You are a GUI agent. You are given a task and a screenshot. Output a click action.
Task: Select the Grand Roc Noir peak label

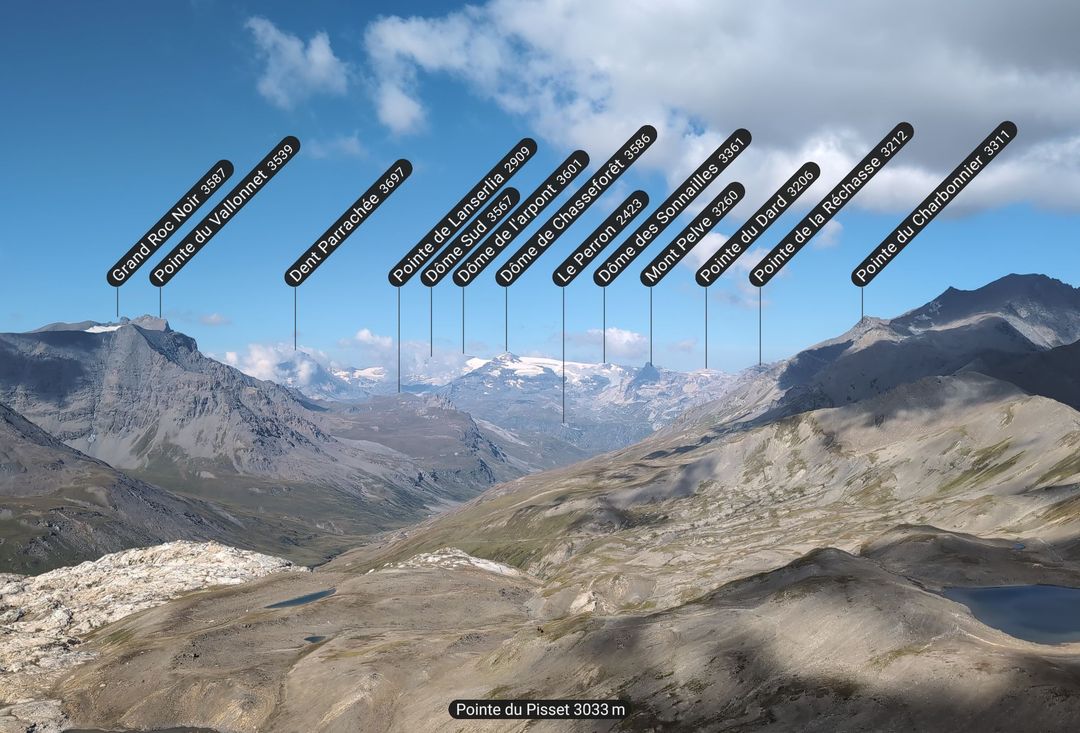(x=170, y=223)
